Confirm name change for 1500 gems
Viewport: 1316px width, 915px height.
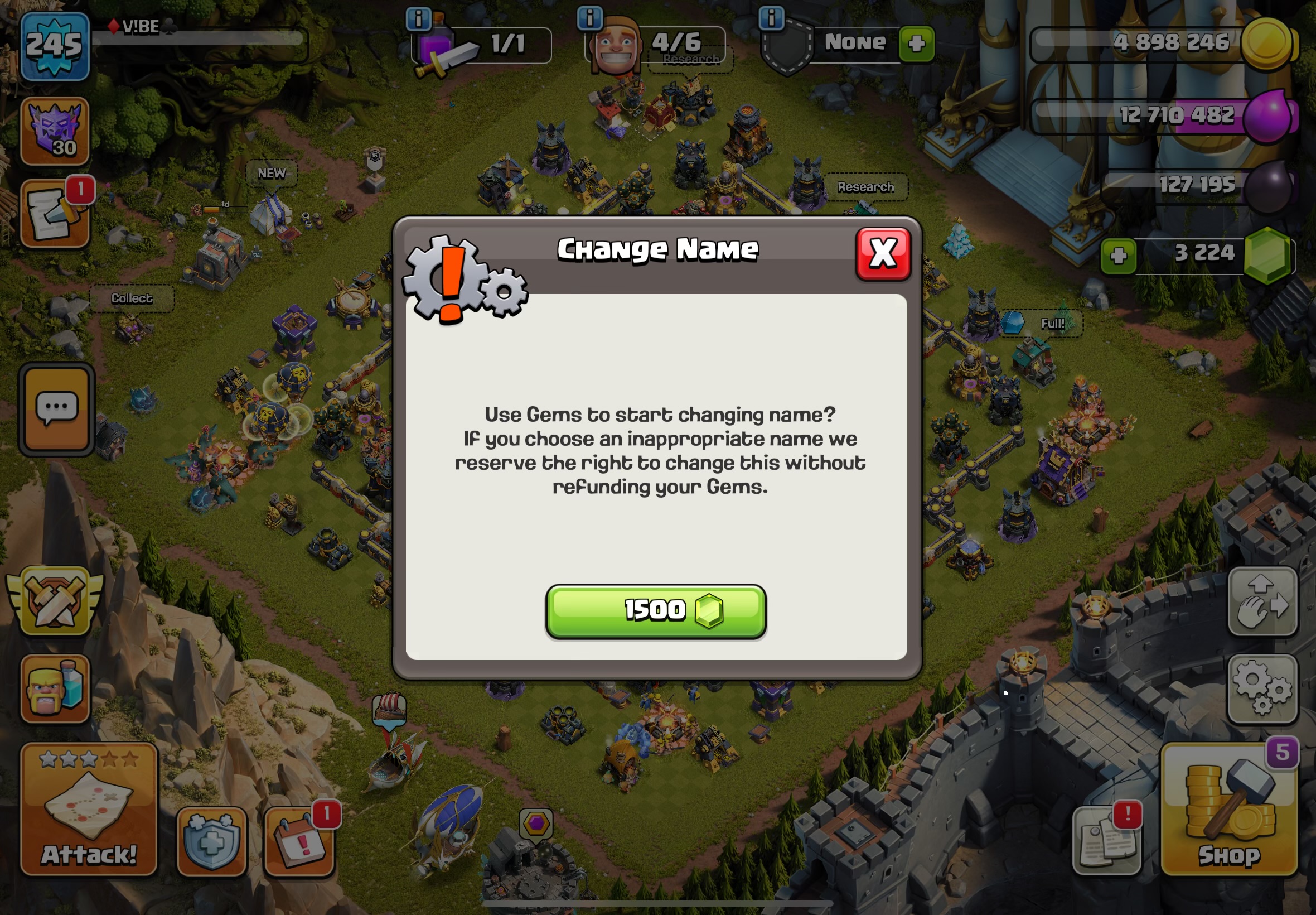[655, 611]
